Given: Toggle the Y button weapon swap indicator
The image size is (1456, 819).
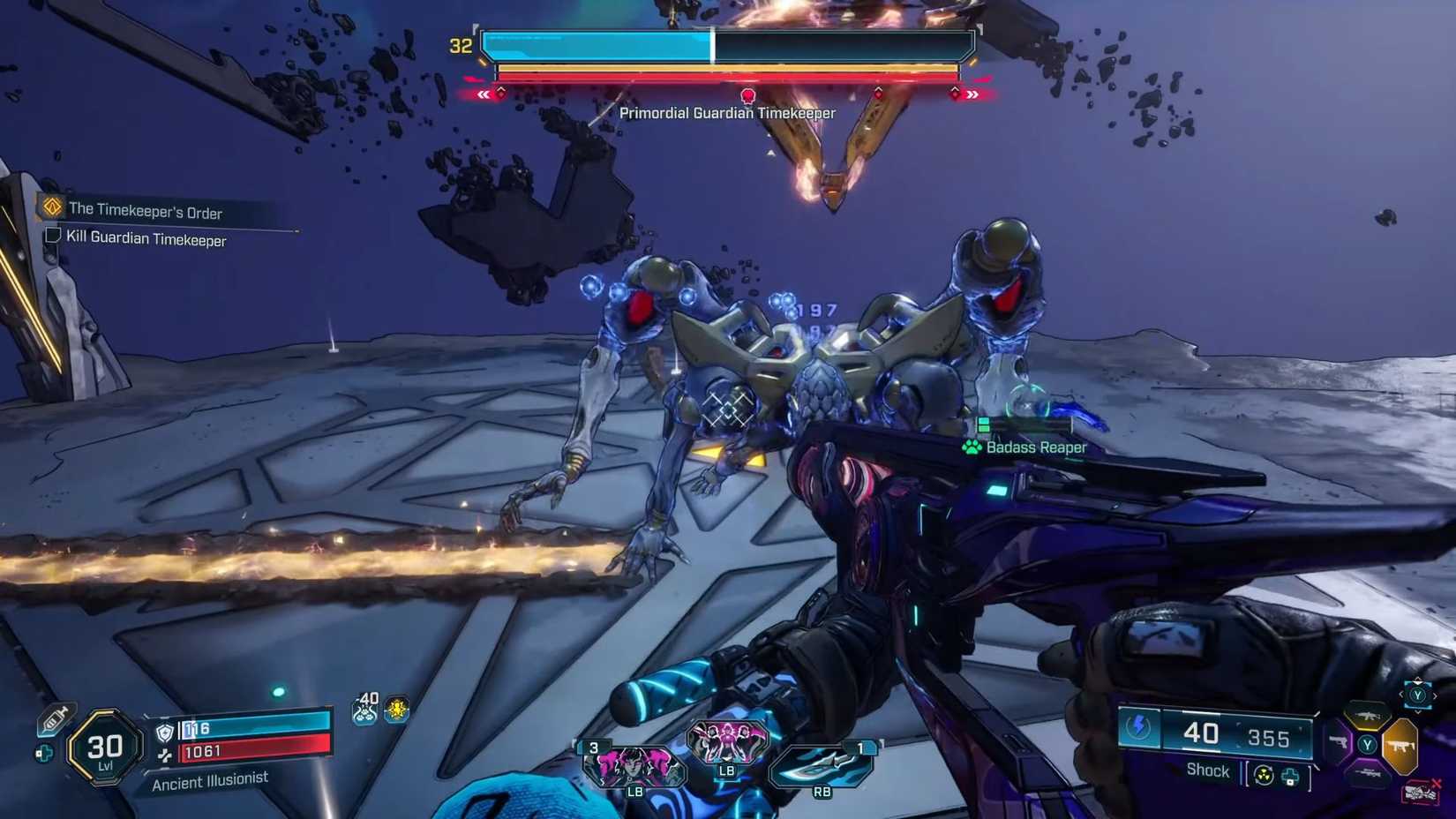Looking at the screenshot, I should click(1418, 695).
